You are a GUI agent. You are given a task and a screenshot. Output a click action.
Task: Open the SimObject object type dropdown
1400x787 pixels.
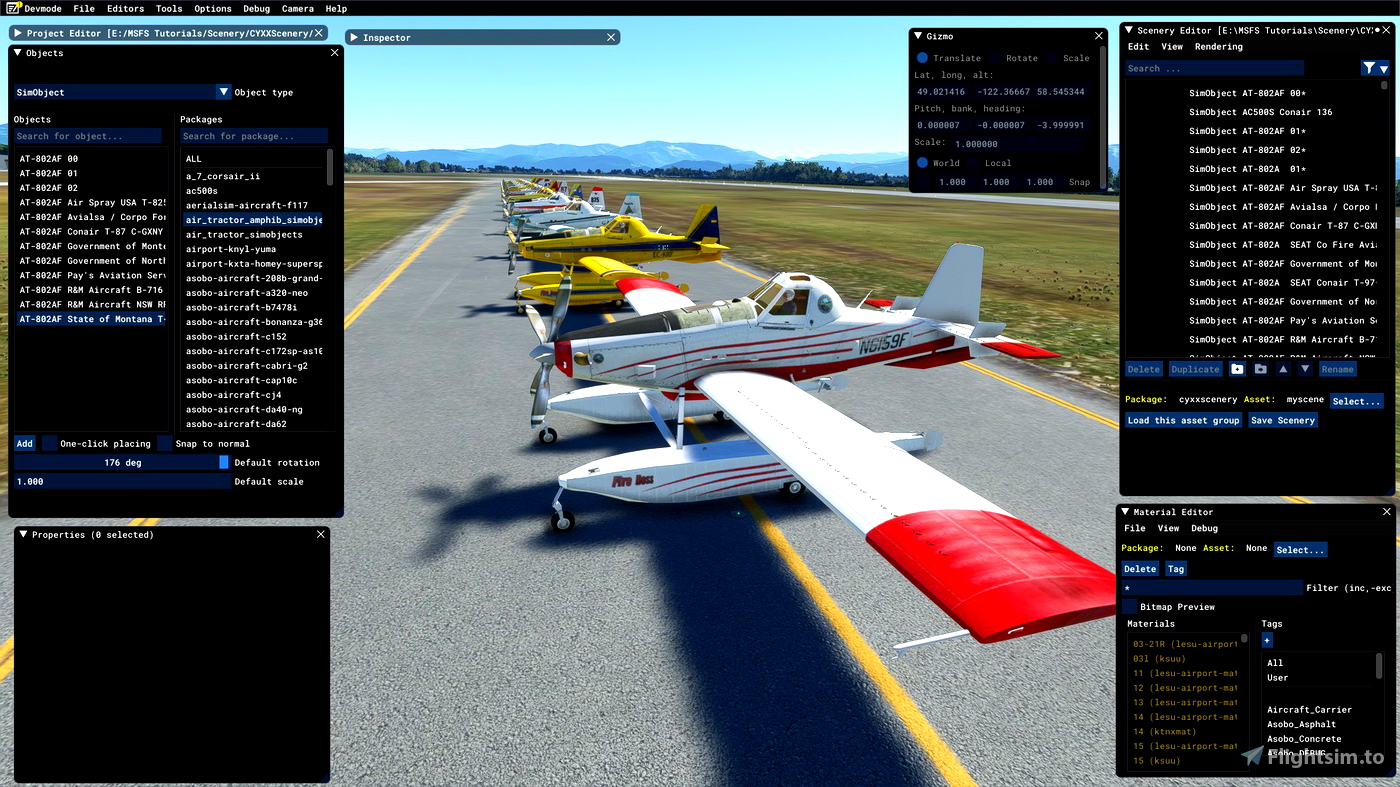click(x=222, y=91)
